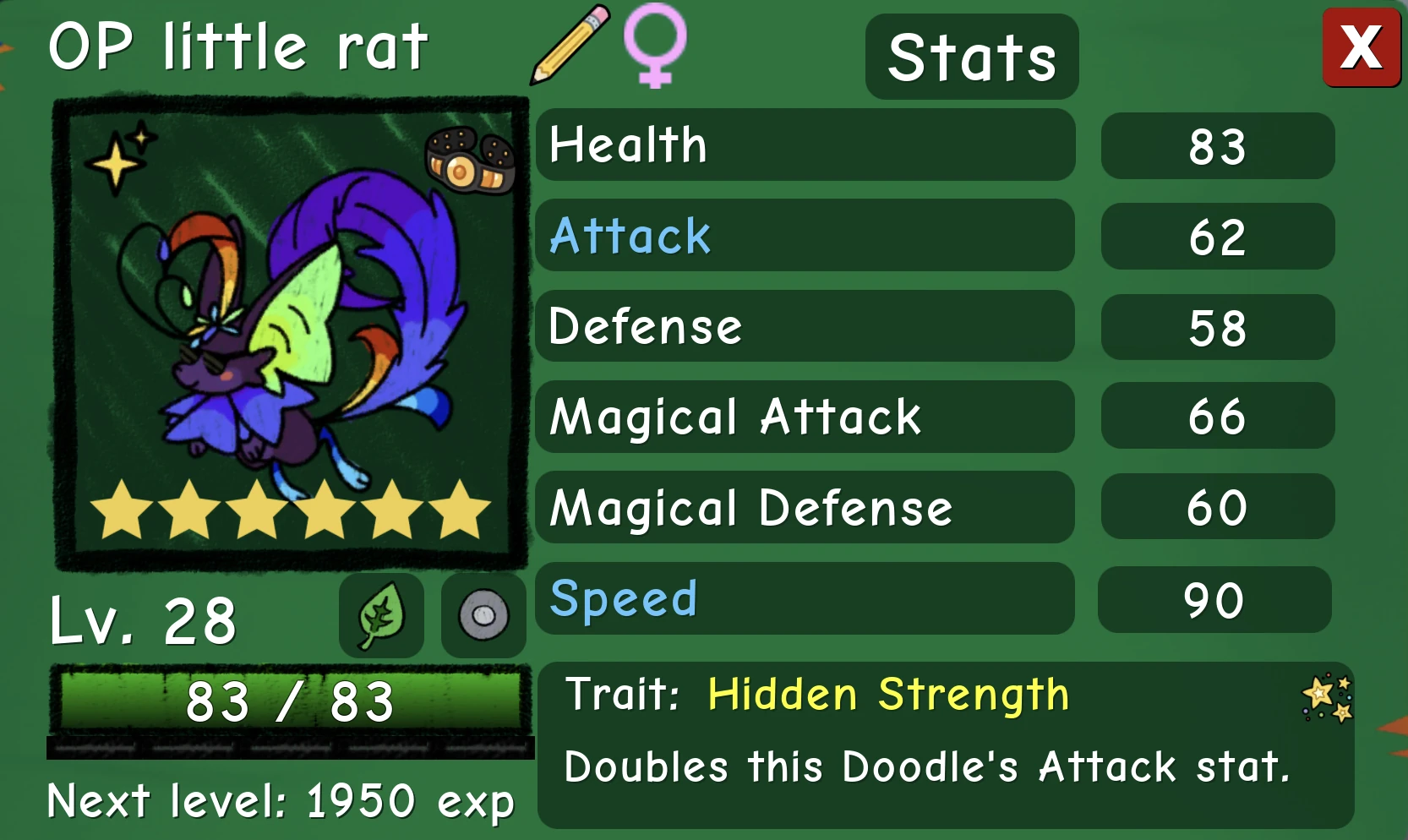Viewport: 1408px width, 840px height.
Task: Click the Grass type leaf icon
Action: (x=381, y=616)
